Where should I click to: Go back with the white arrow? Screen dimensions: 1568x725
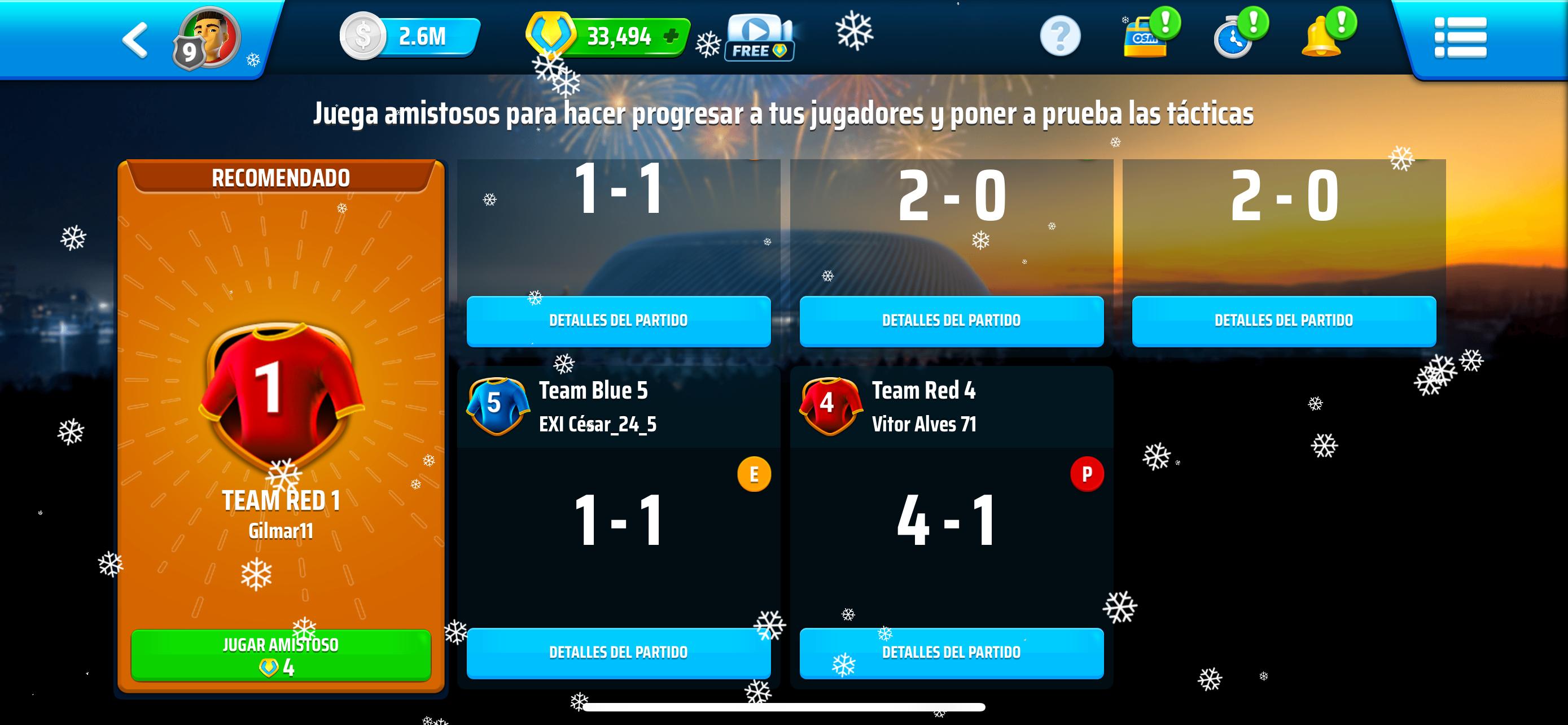tap(135, 40)
